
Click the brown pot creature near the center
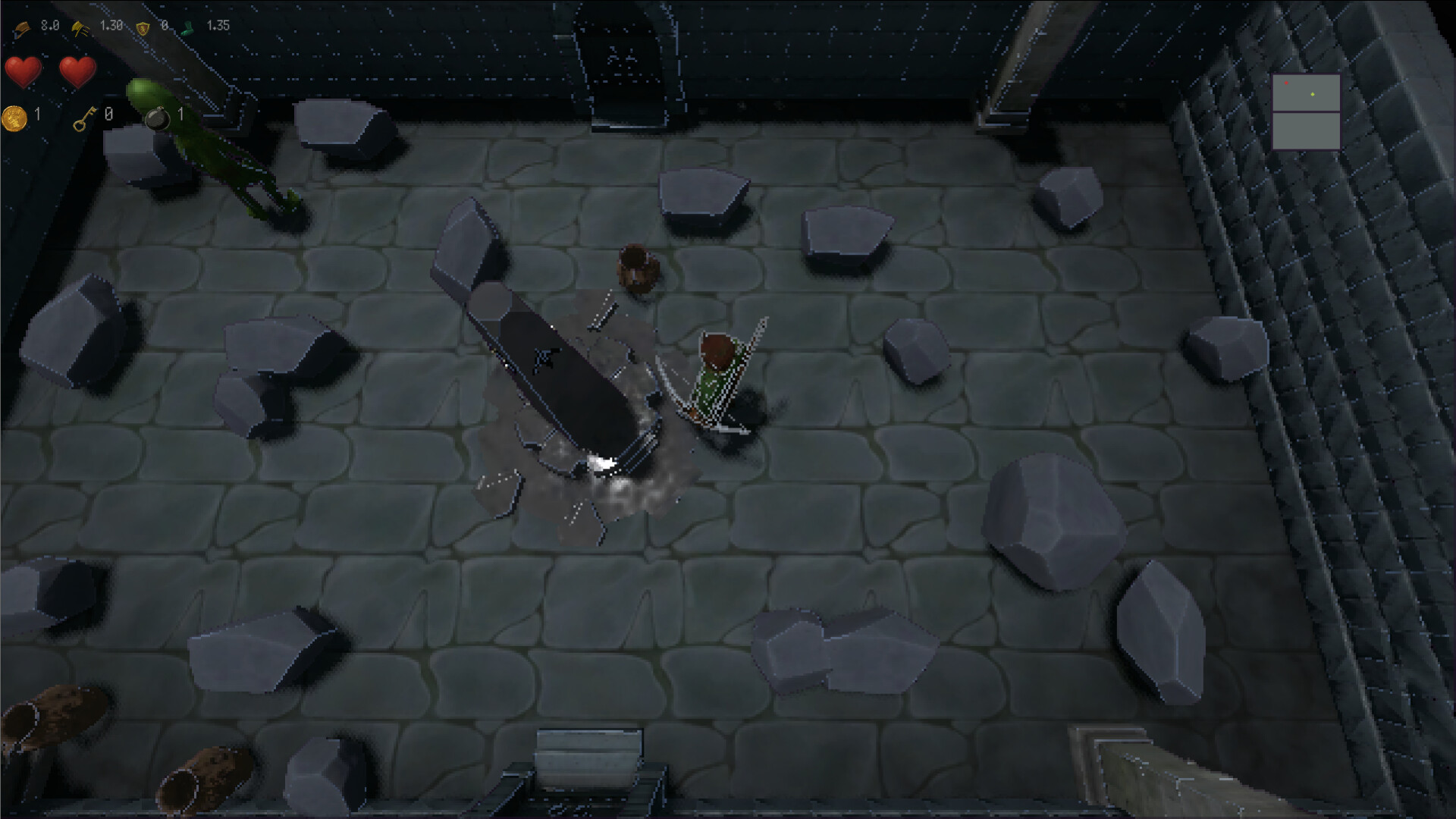(x=637, y=265)
